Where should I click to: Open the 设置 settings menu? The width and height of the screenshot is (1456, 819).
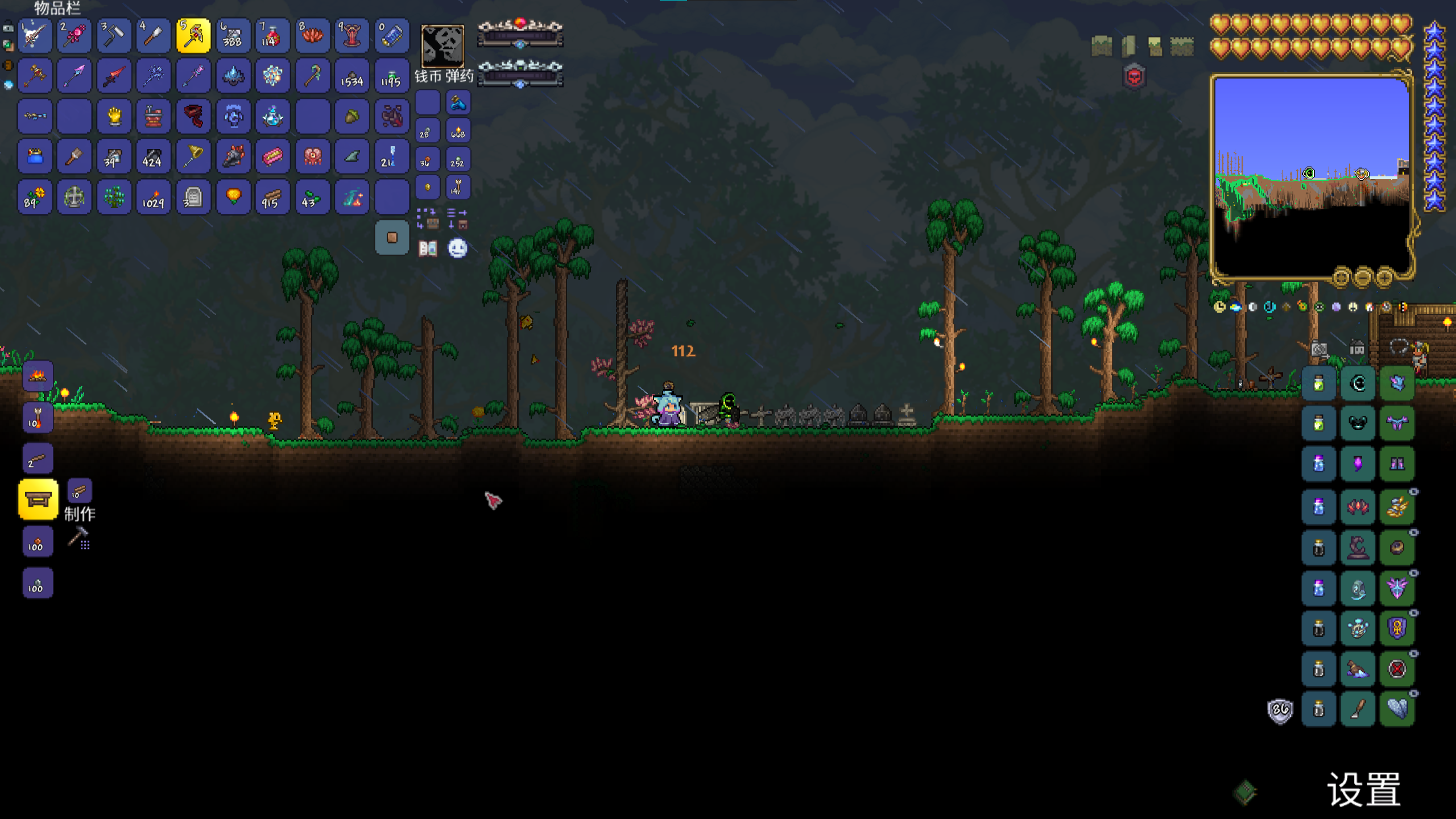coord(1364,789)
